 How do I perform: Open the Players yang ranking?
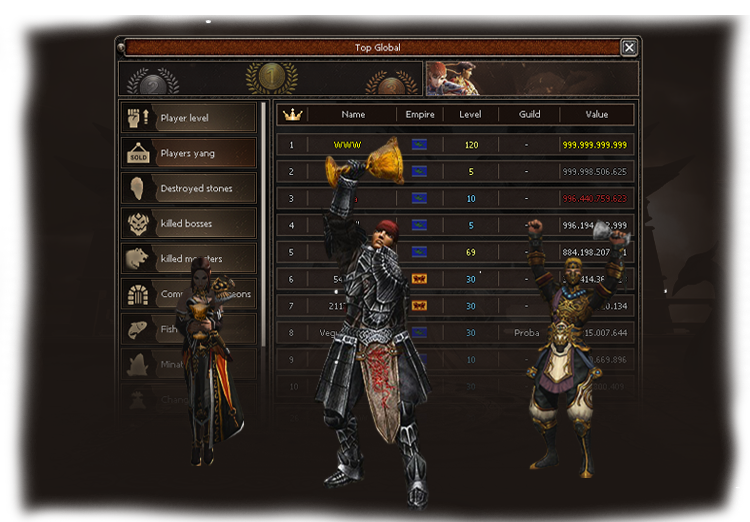point(189,154)
